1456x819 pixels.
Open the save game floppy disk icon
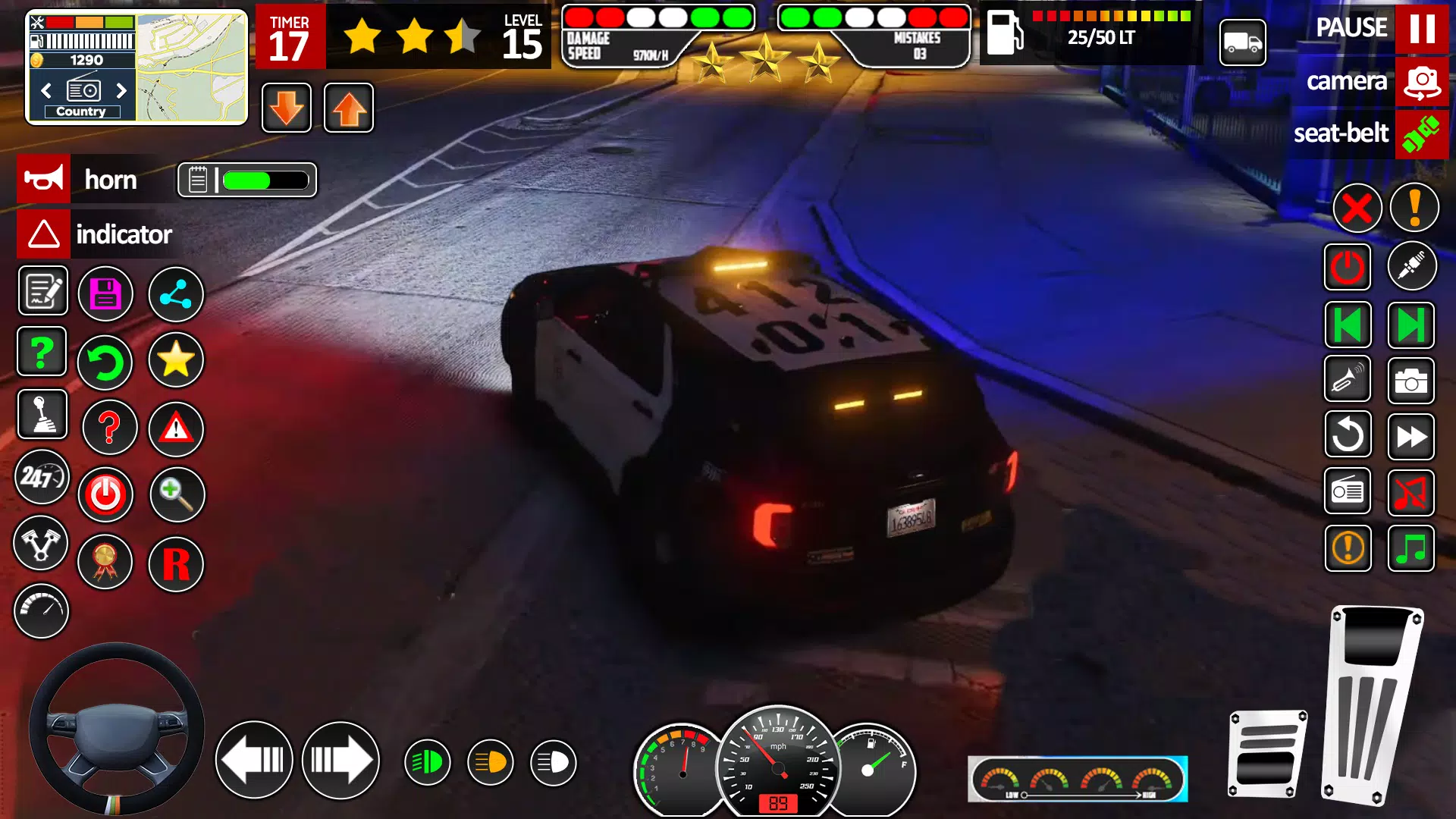coord(106,293)
